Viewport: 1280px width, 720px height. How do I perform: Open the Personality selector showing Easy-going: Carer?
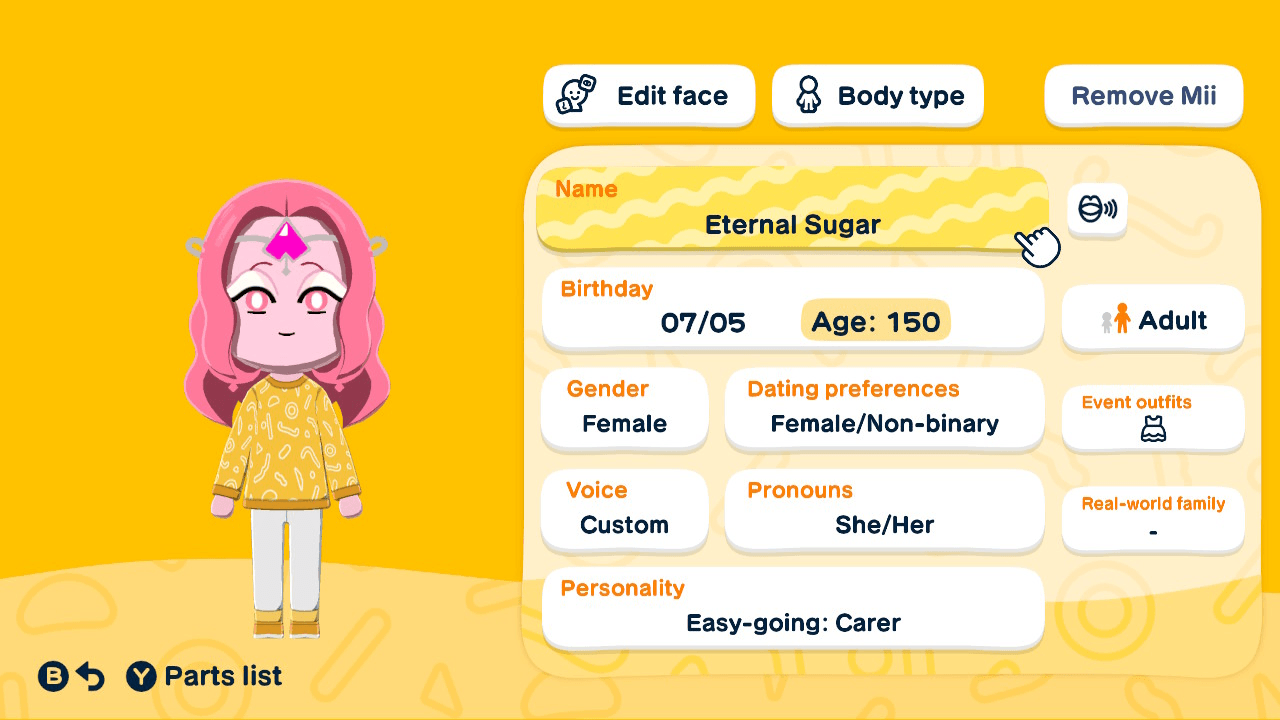pyautogui.click(x=792, y=608)
